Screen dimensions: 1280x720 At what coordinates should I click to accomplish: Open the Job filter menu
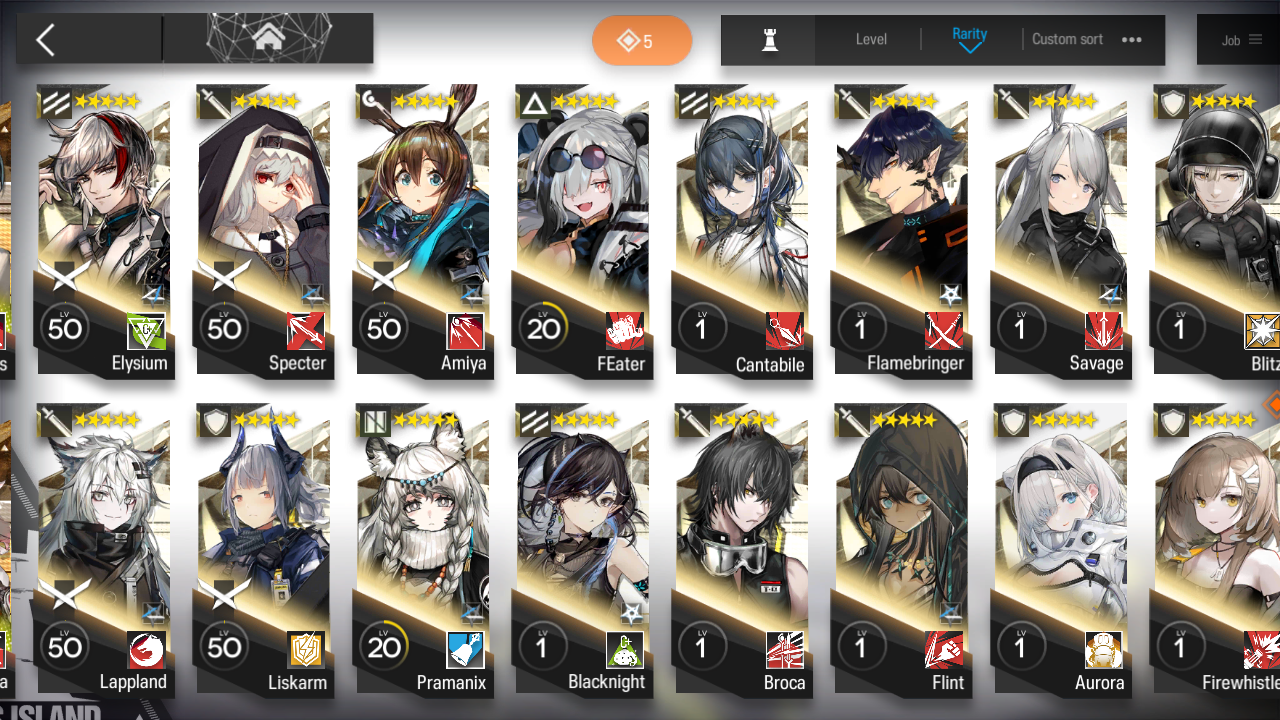(x=1241, y=40)
